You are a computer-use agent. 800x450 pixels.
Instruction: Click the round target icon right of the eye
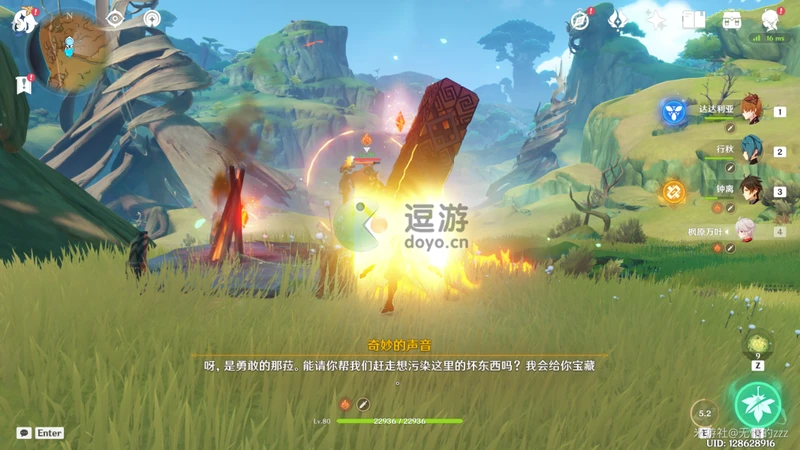coord(152,19)
